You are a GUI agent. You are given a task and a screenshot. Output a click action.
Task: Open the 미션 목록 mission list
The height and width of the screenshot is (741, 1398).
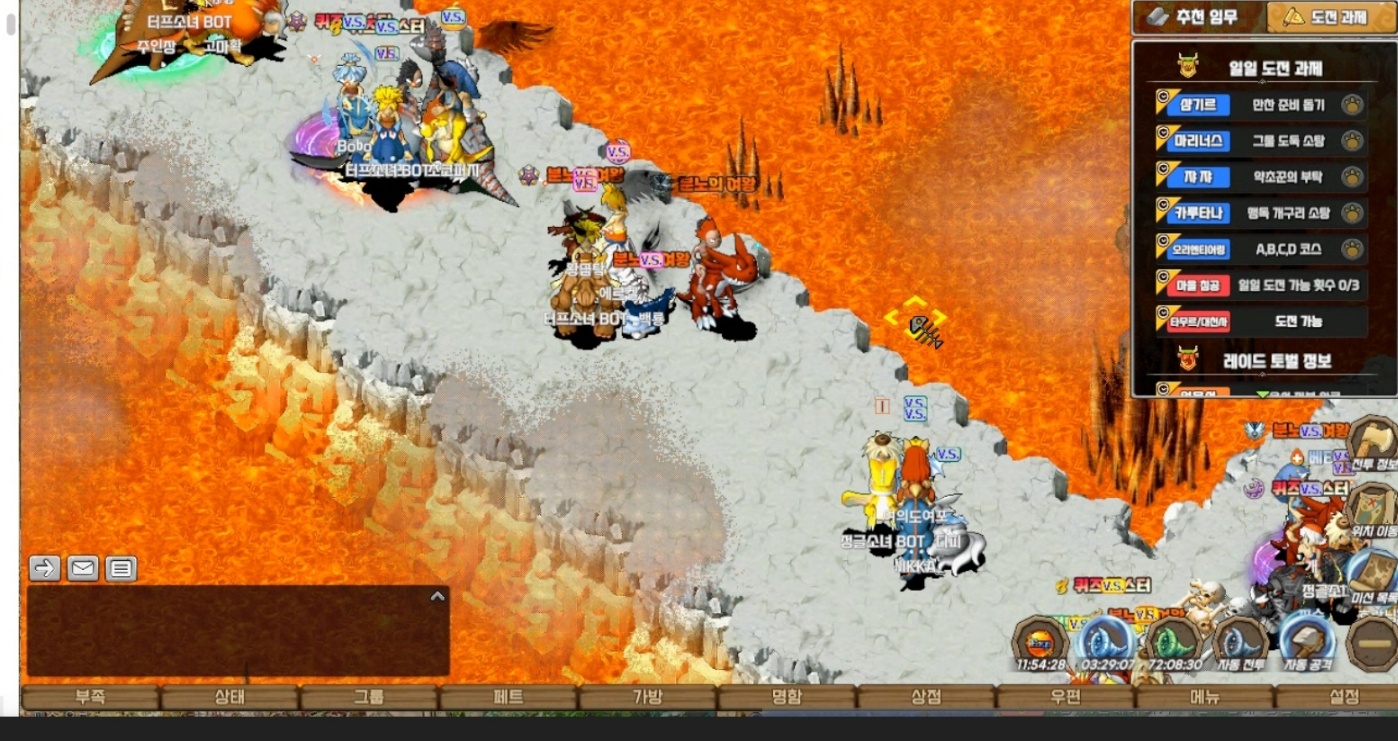tap(1373, 577)
